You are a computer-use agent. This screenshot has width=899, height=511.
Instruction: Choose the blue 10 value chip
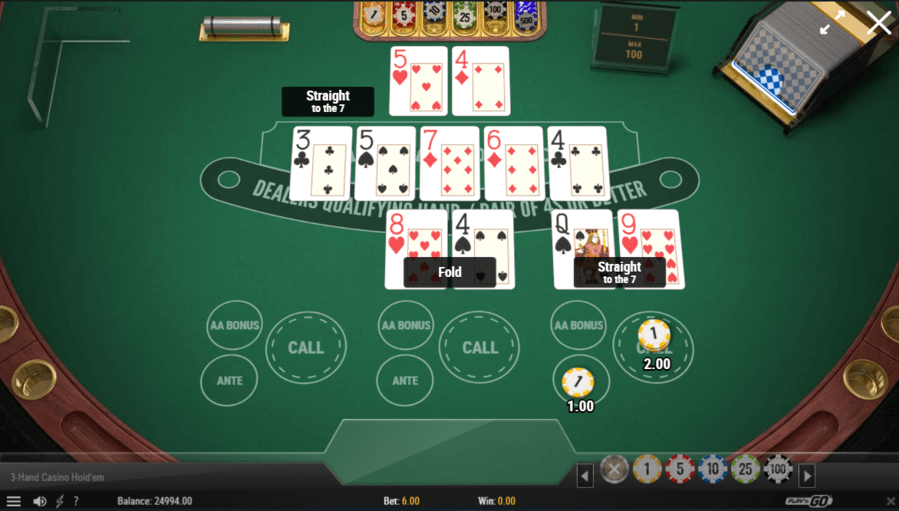point(712,469)
